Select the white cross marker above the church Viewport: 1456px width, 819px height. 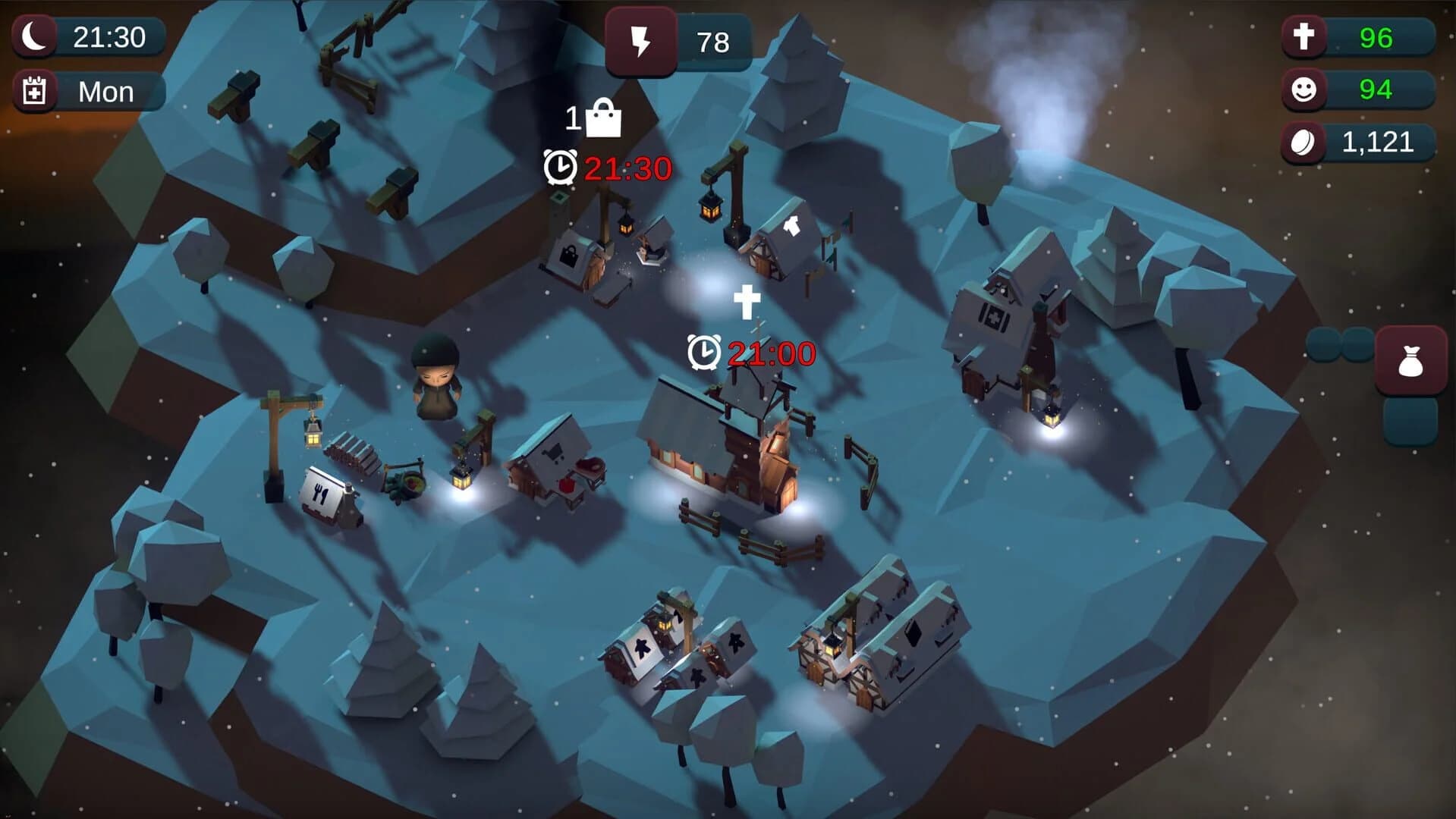749,298
